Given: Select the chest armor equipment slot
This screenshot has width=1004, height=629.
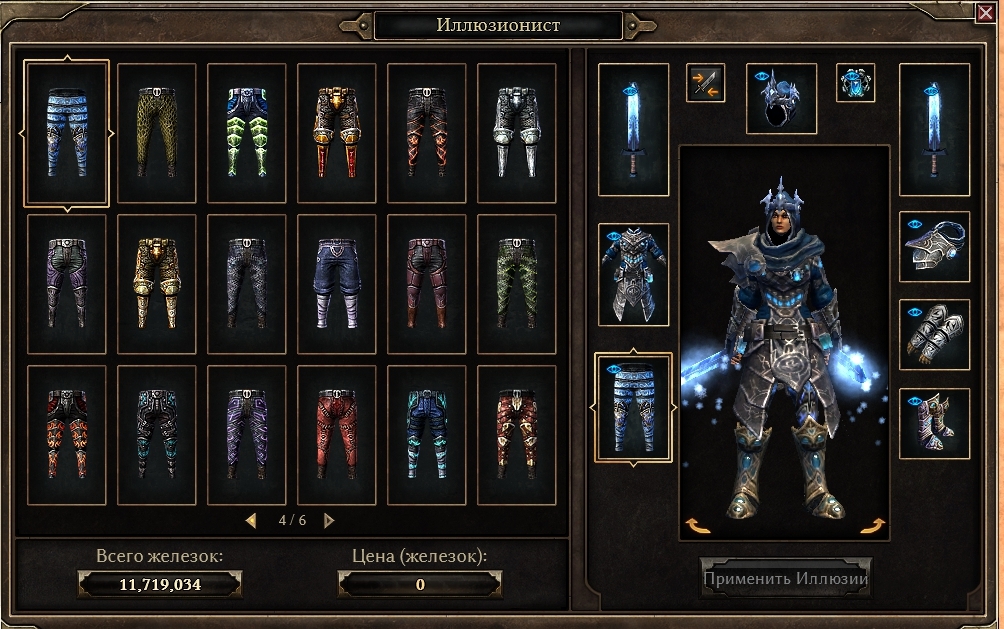Looking at the screenshot, I should coord(633,274).
